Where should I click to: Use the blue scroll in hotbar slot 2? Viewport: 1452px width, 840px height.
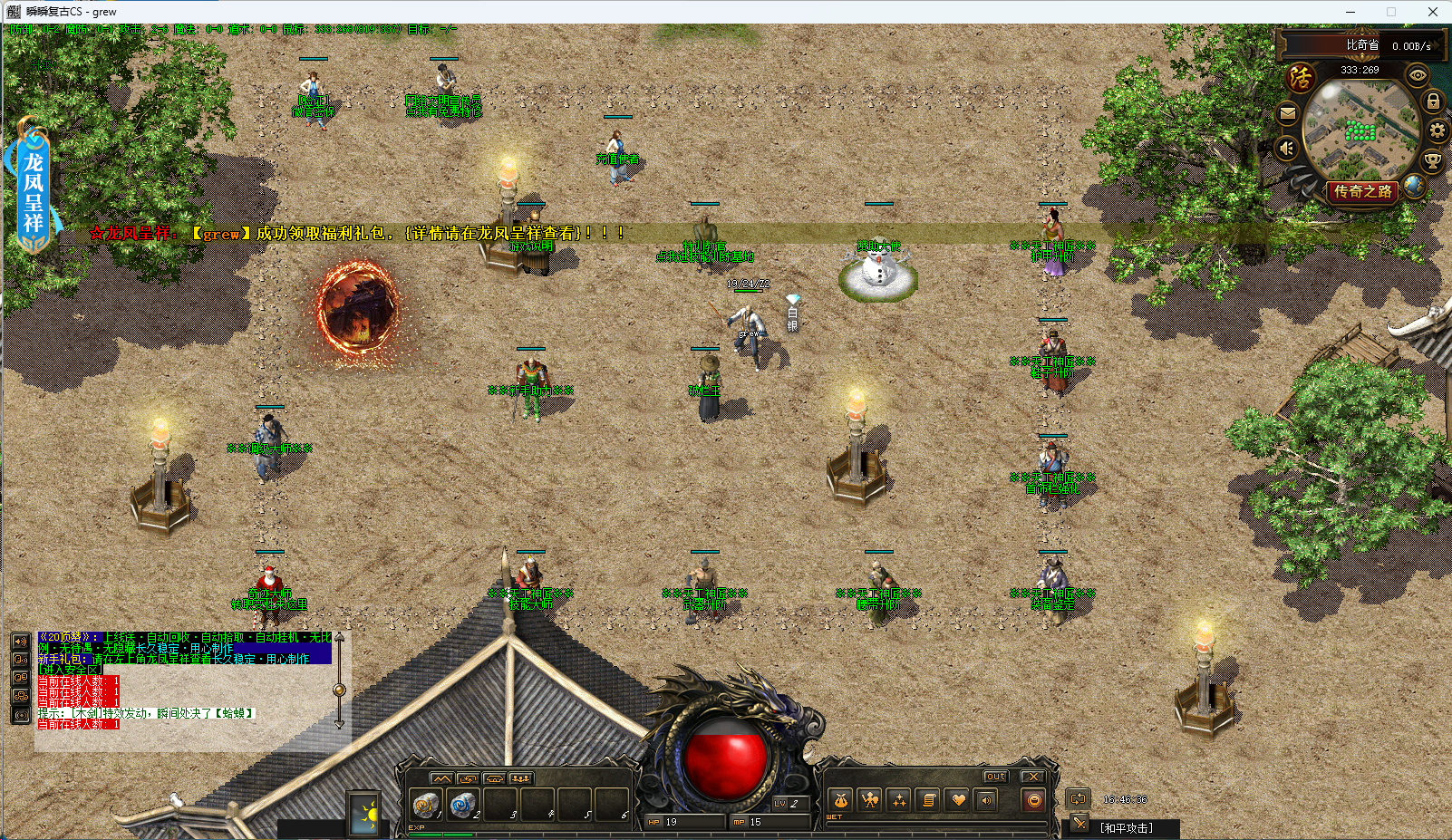pyautogui.click(x=463, y=803)
